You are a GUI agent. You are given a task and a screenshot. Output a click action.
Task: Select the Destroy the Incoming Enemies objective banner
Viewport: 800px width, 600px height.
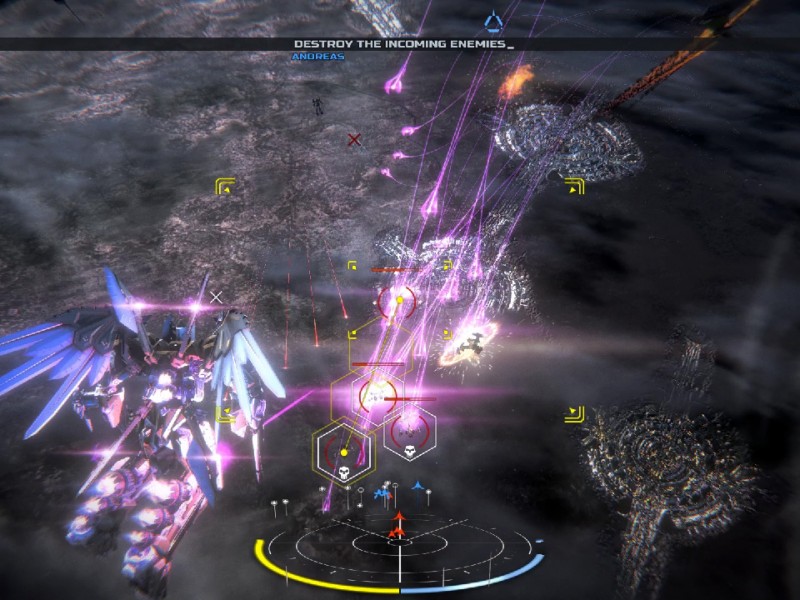[403, 44]
